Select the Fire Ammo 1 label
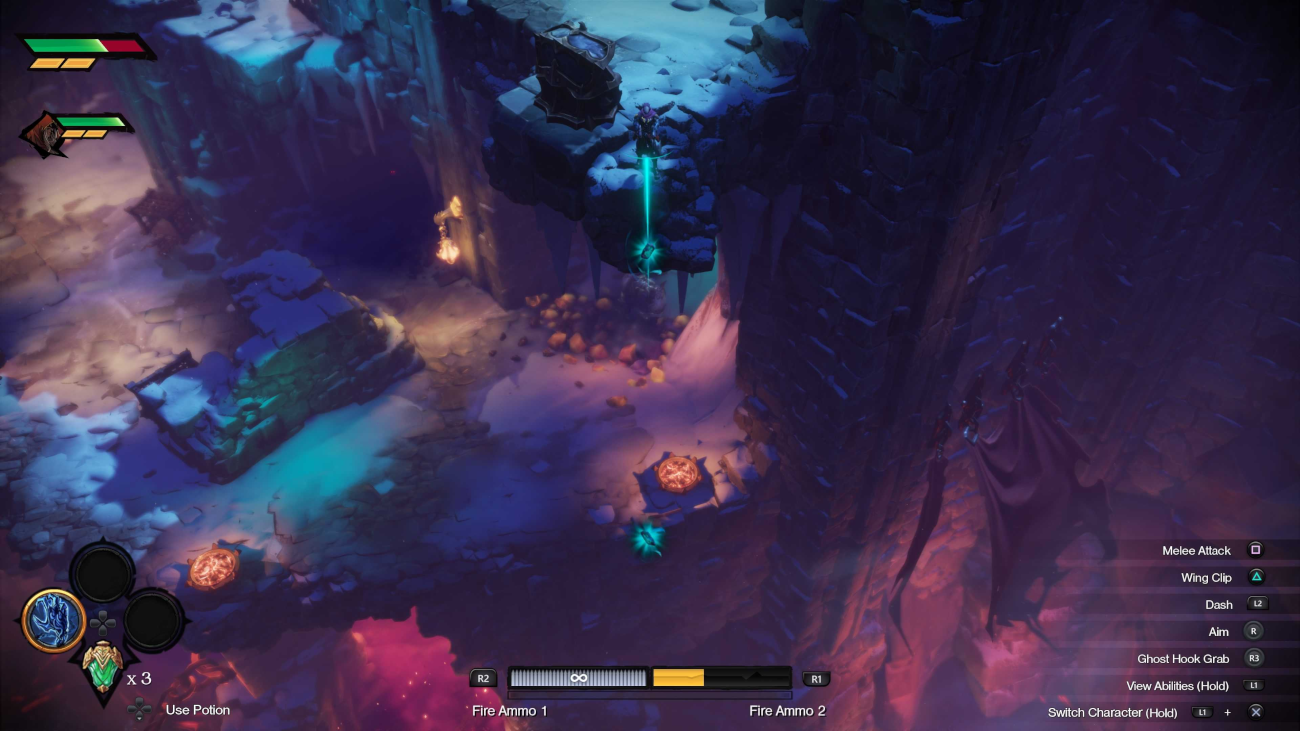Viewport: 1300px width, 731px height. click(x=507, y=711)
